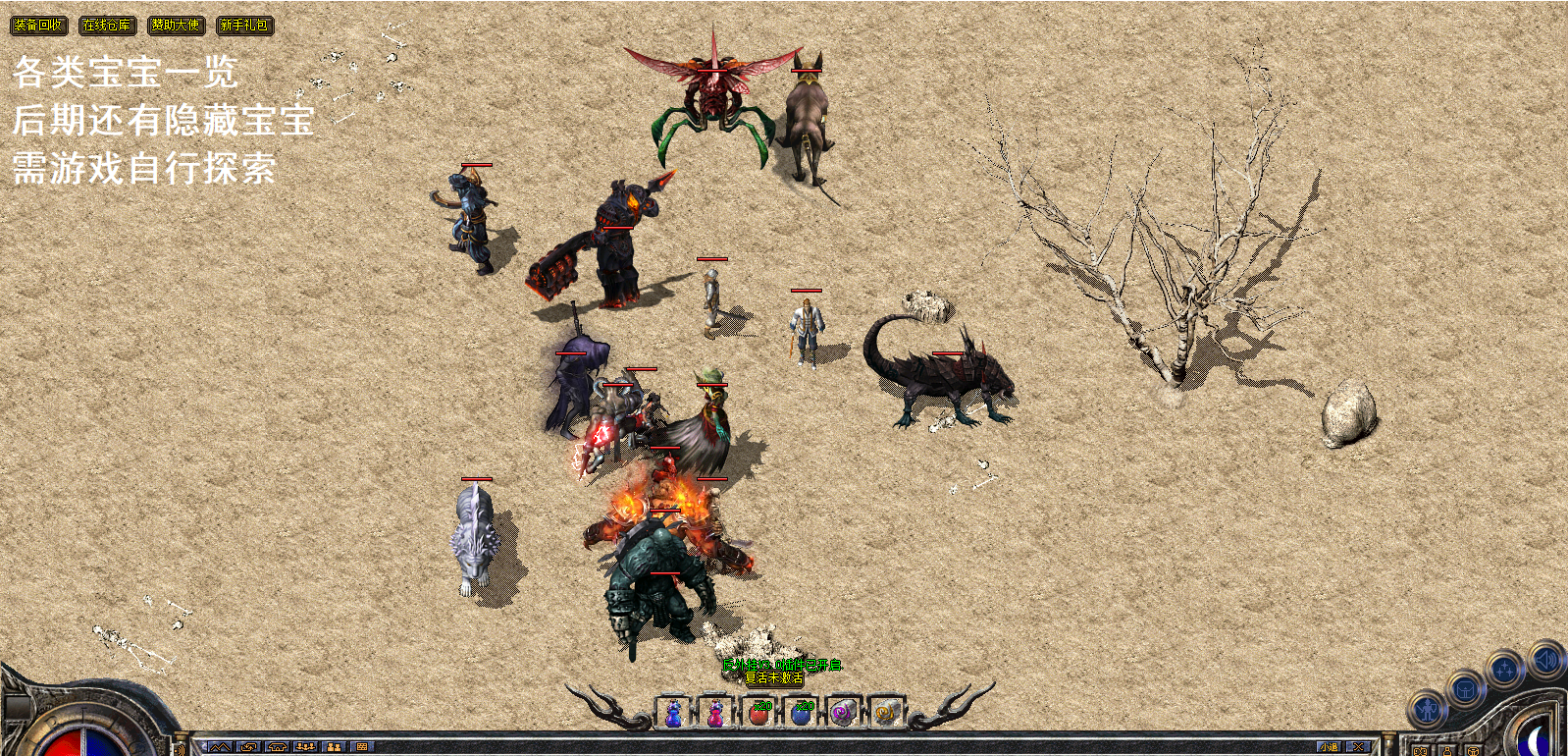Image resolution: width=1568 pixels, height=756 pixels.
Task: Select the blue potion stack of 20
Action: [802, 713]
